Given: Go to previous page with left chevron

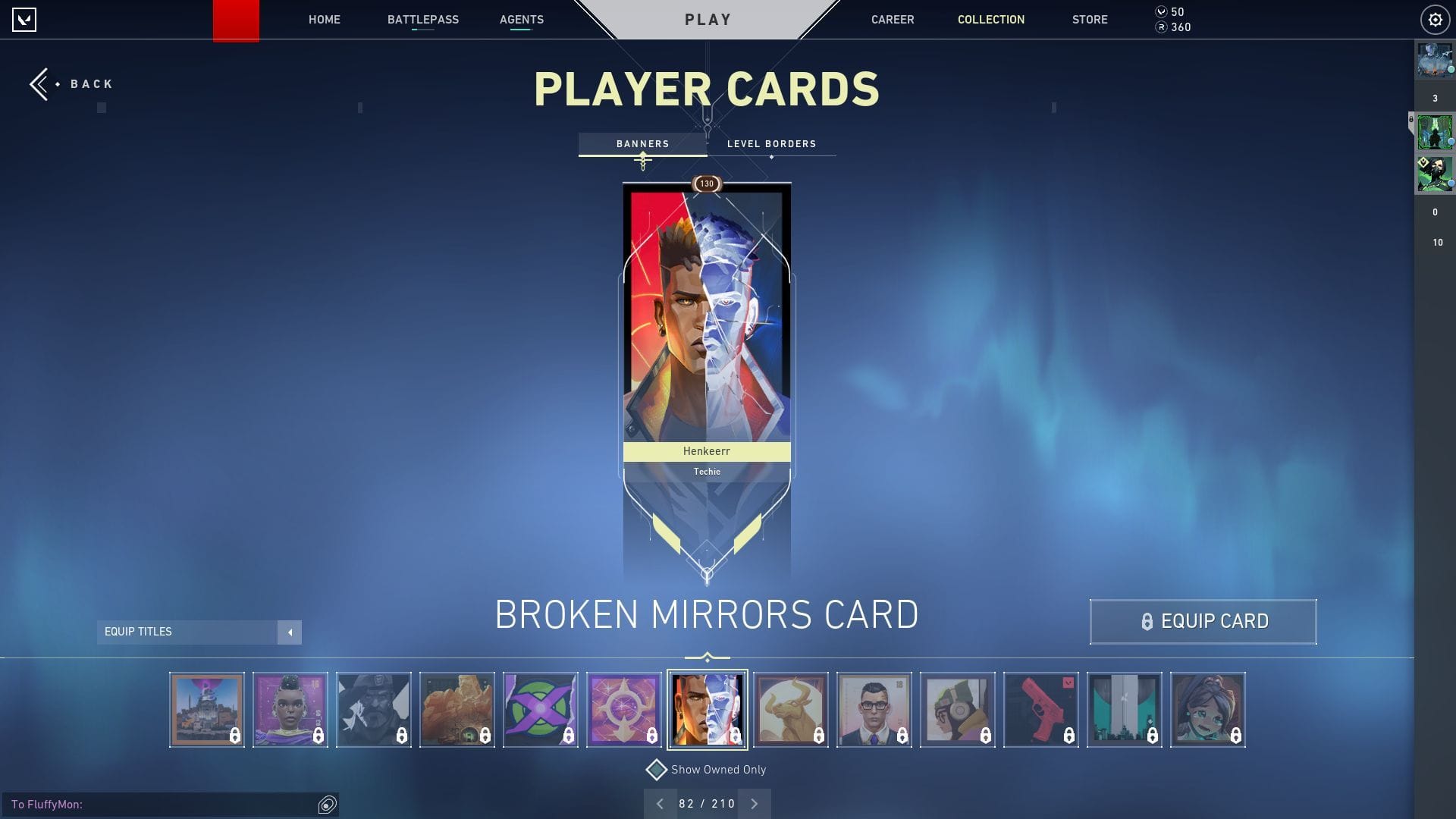Looking at the screenshot, I should (x=661, y=803).
